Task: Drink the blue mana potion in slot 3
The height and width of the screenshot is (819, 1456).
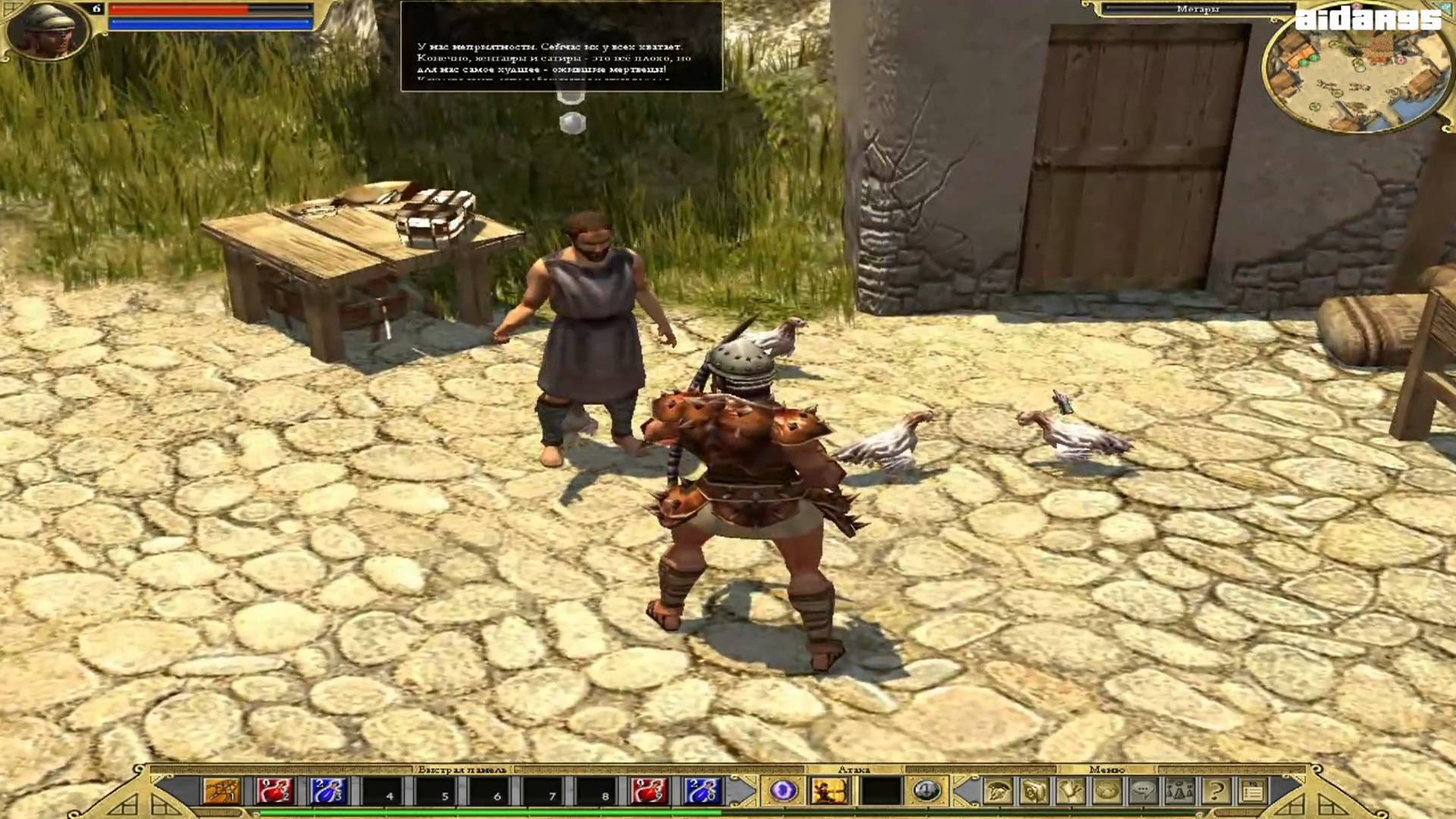Action: point(328,792)
